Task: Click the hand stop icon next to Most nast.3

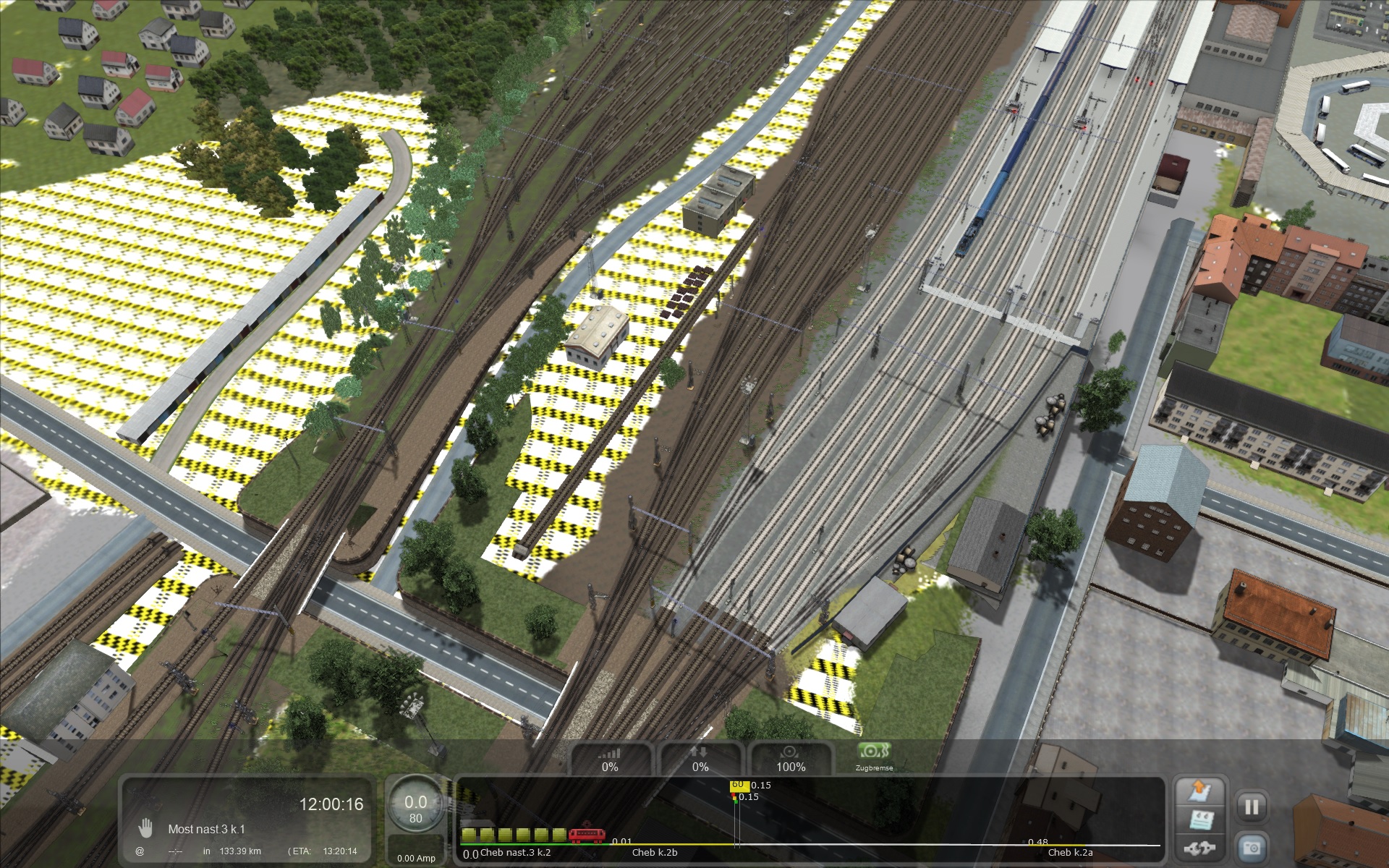Action: (x=146, y=828)
